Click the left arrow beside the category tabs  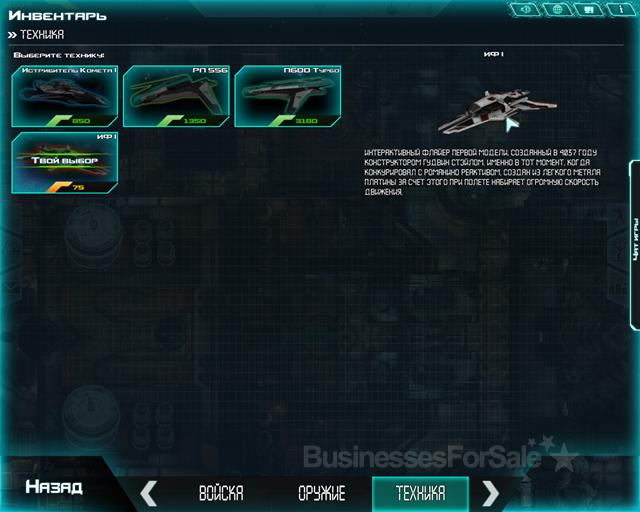(x=149, y=492)
